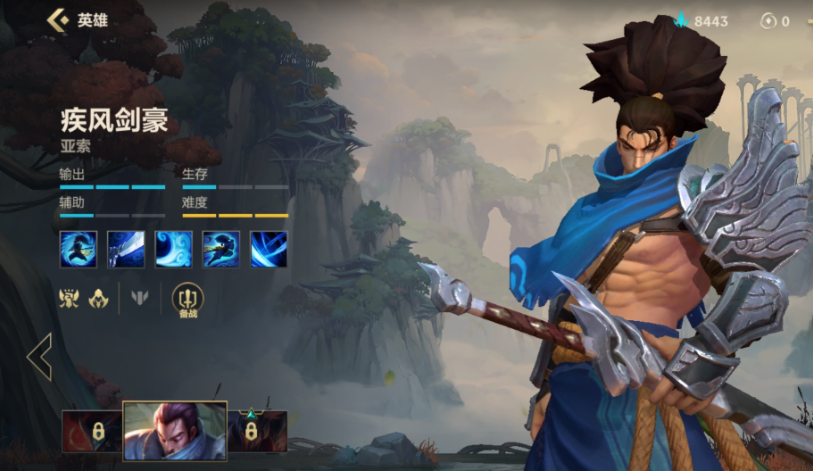813x471 pixels.
Task: View Yasuo's passive whirlwind figure ability icon
Action: [77, 249]
